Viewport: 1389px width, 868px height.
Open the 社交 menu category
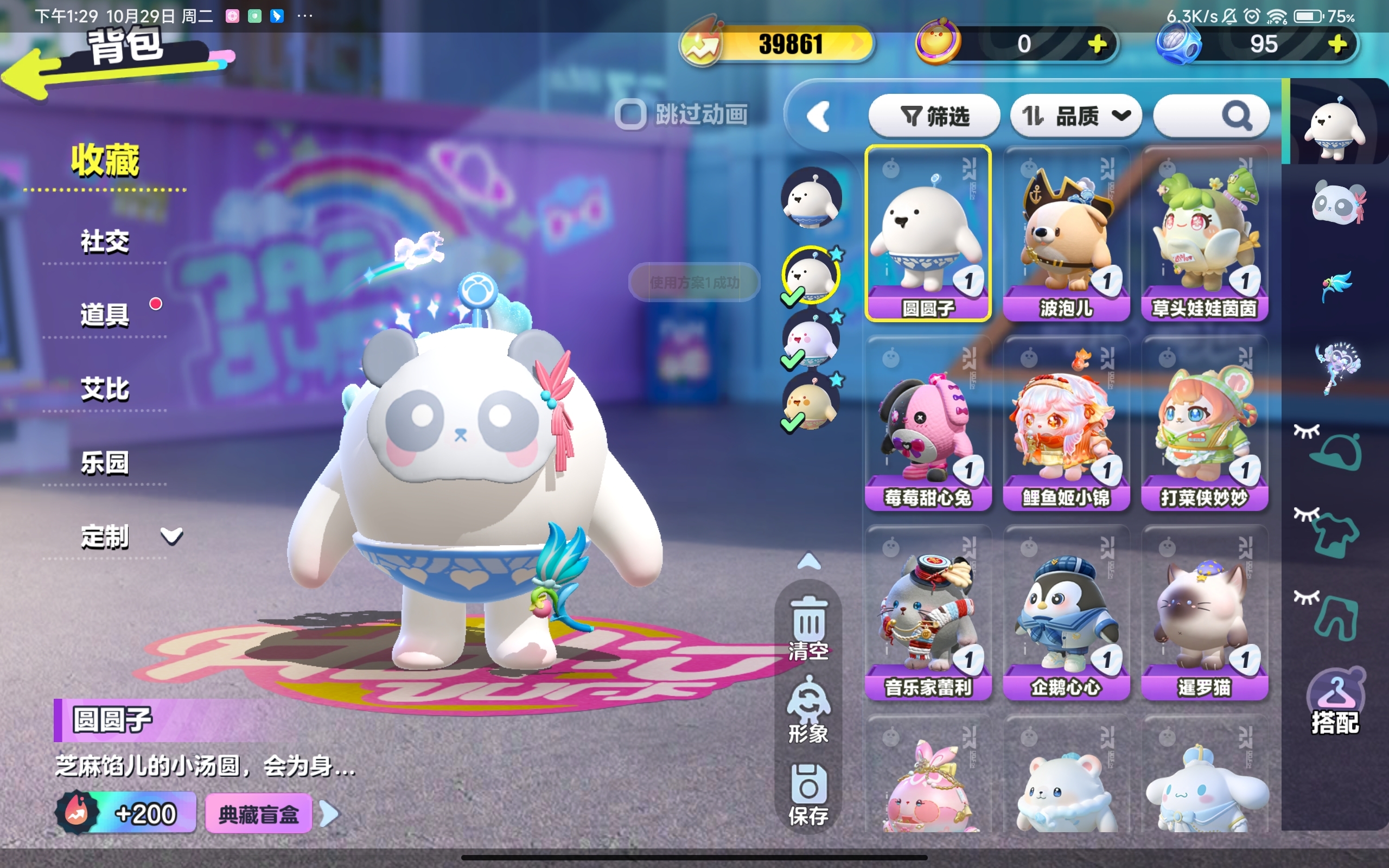point(105,242)
